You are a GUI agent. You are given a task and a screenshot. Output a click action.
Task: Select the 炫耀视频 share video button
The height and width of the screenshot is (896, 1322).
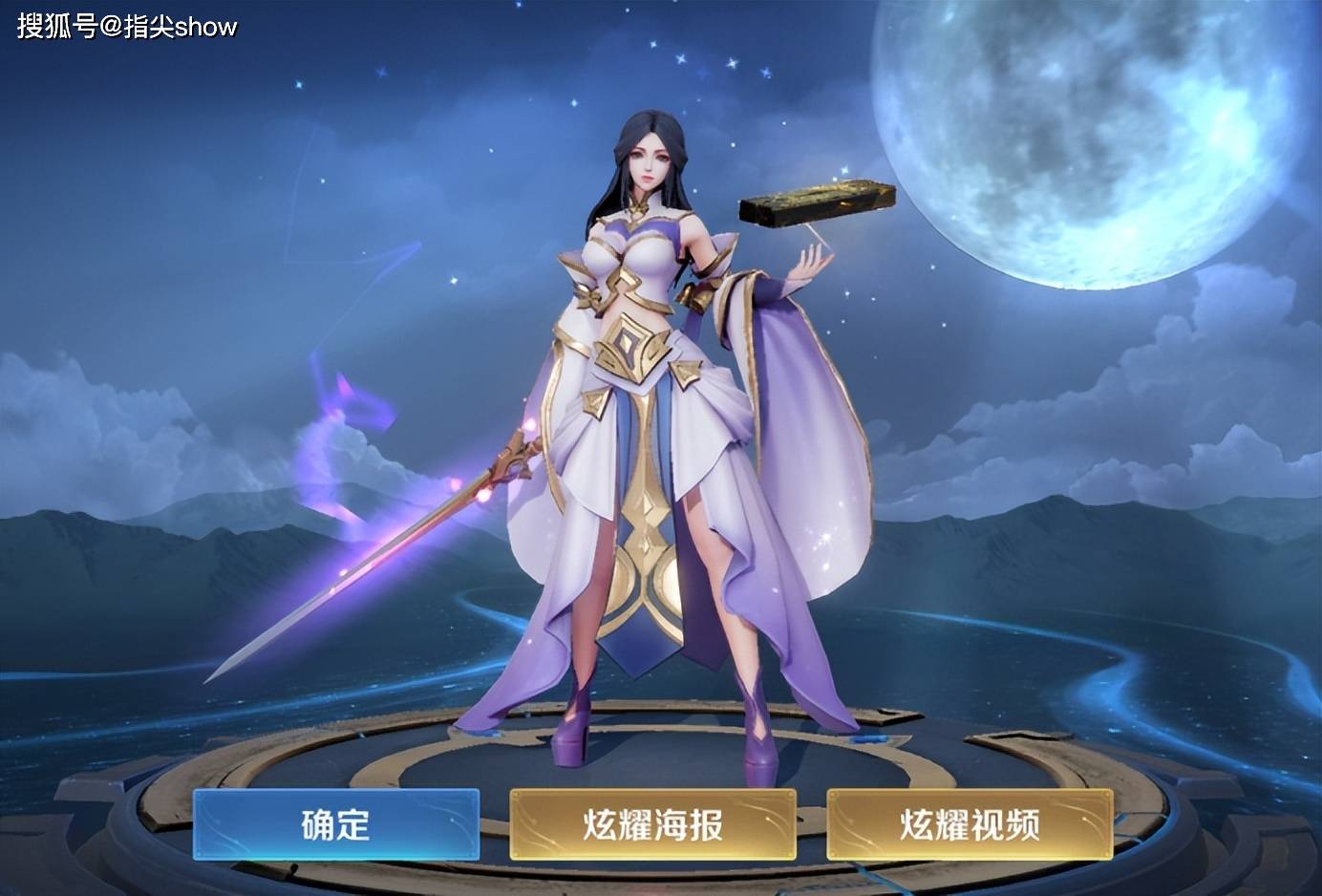coord(970,824)
